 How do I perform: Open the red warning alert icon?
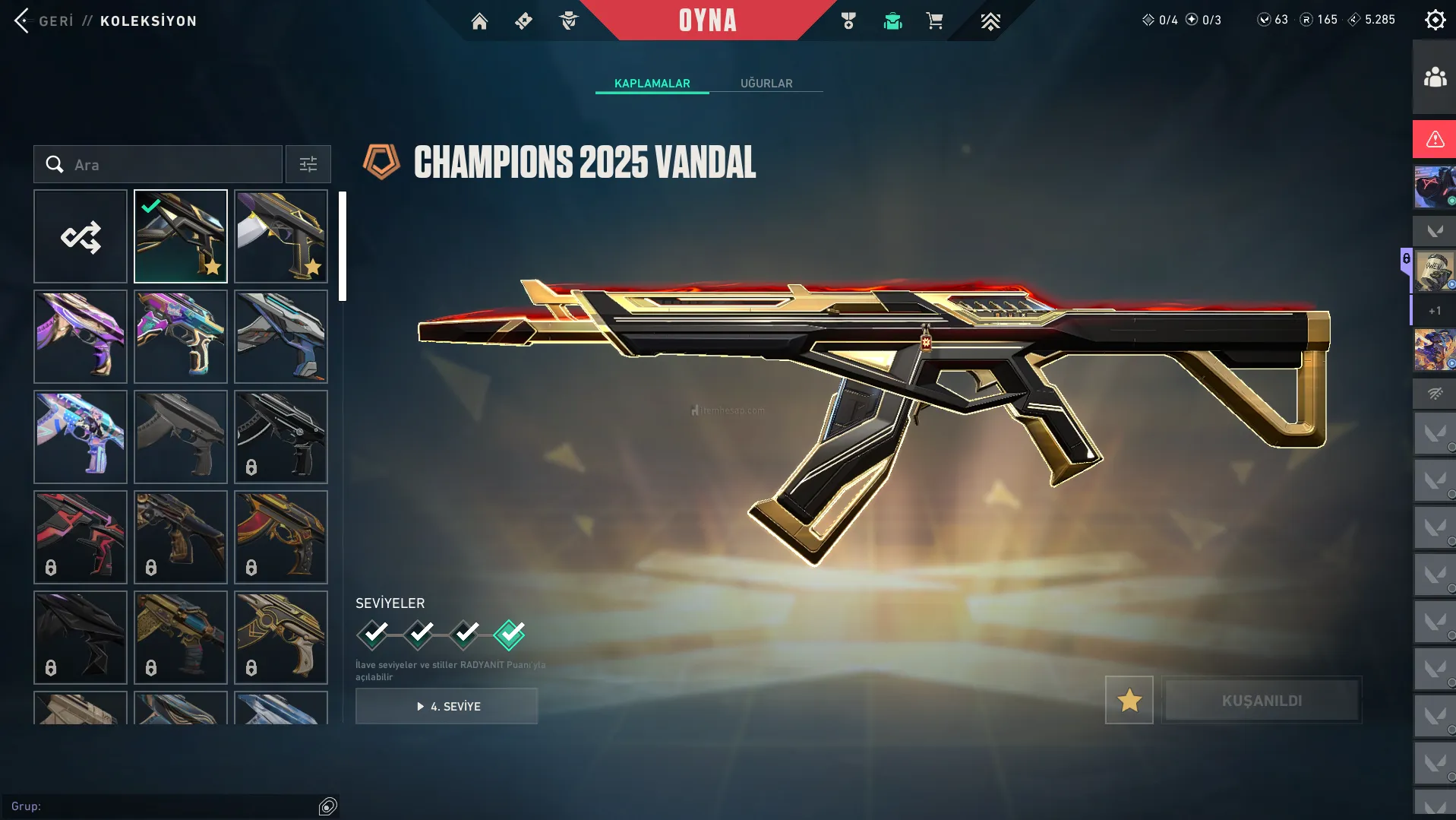click(1434, 139)
